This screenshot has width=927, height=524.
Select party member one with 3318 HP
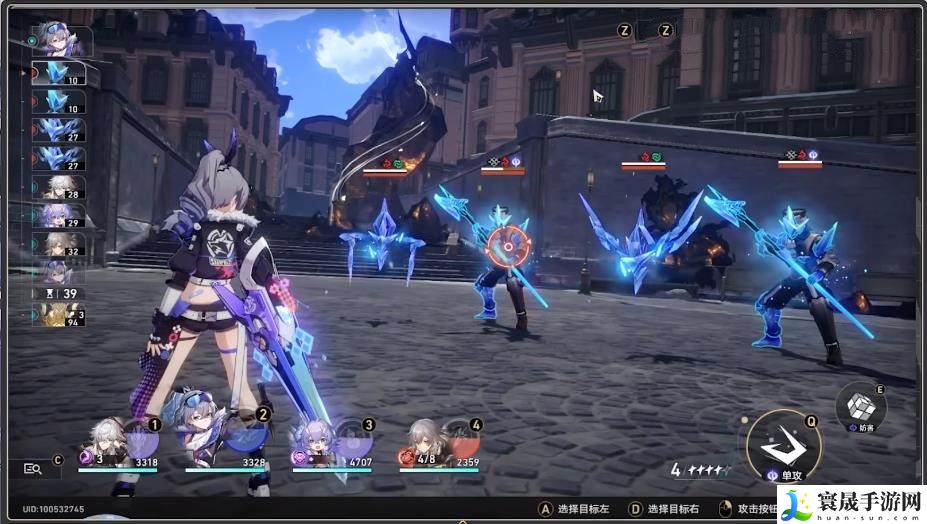[x=110, y=441]
